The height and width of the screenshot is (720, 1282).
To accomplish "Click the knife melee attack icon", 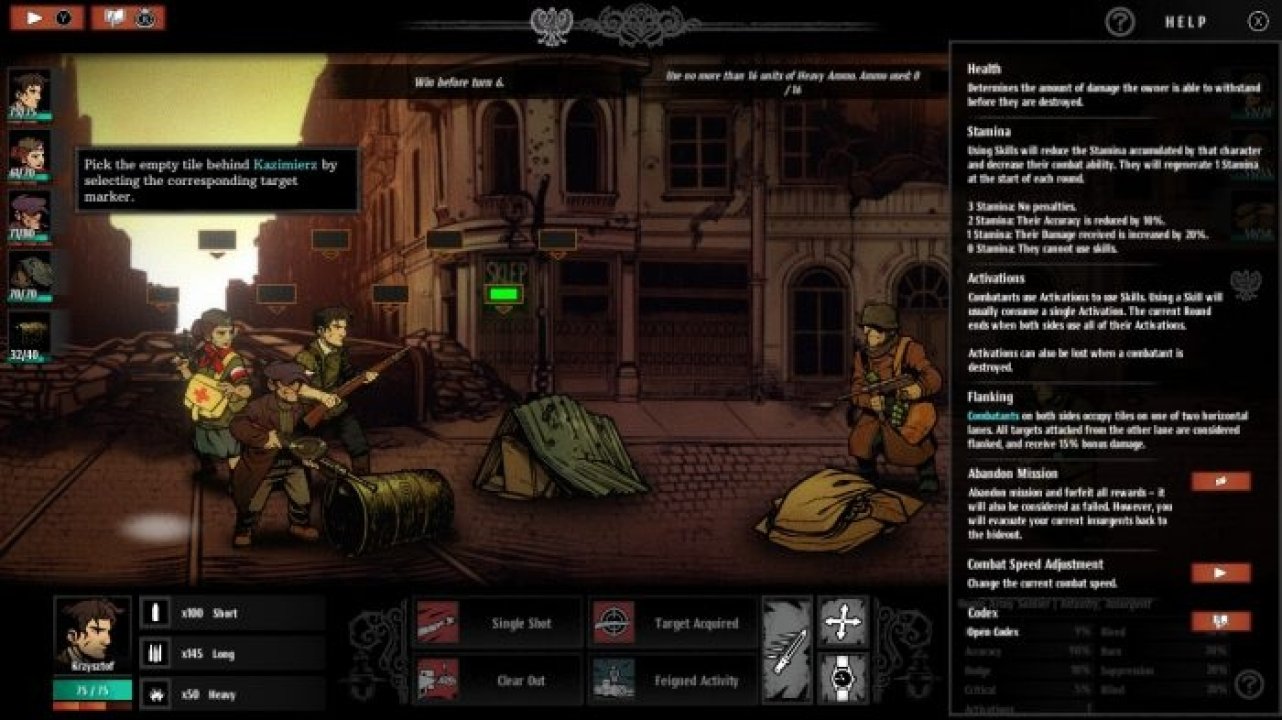I will click(x=787, y=651).
